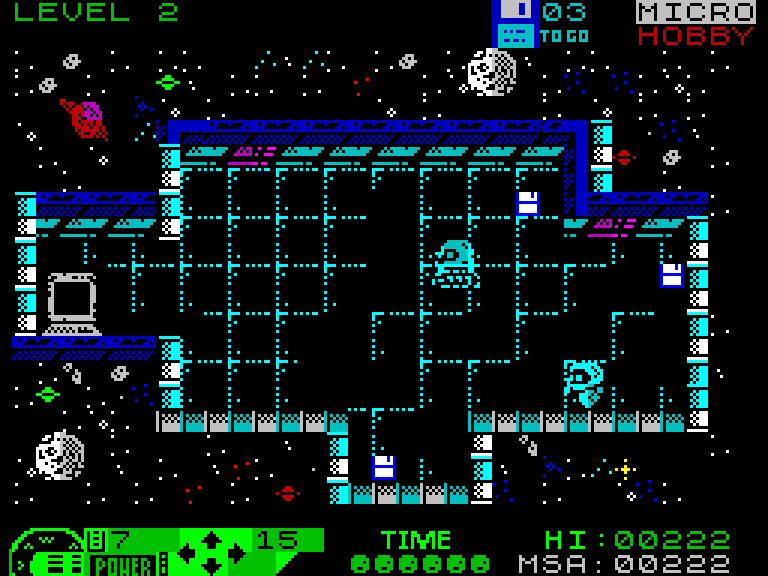Click the green helmet icon beside POWER
This screenshot has width=768, height=576.
coord(48,553)
